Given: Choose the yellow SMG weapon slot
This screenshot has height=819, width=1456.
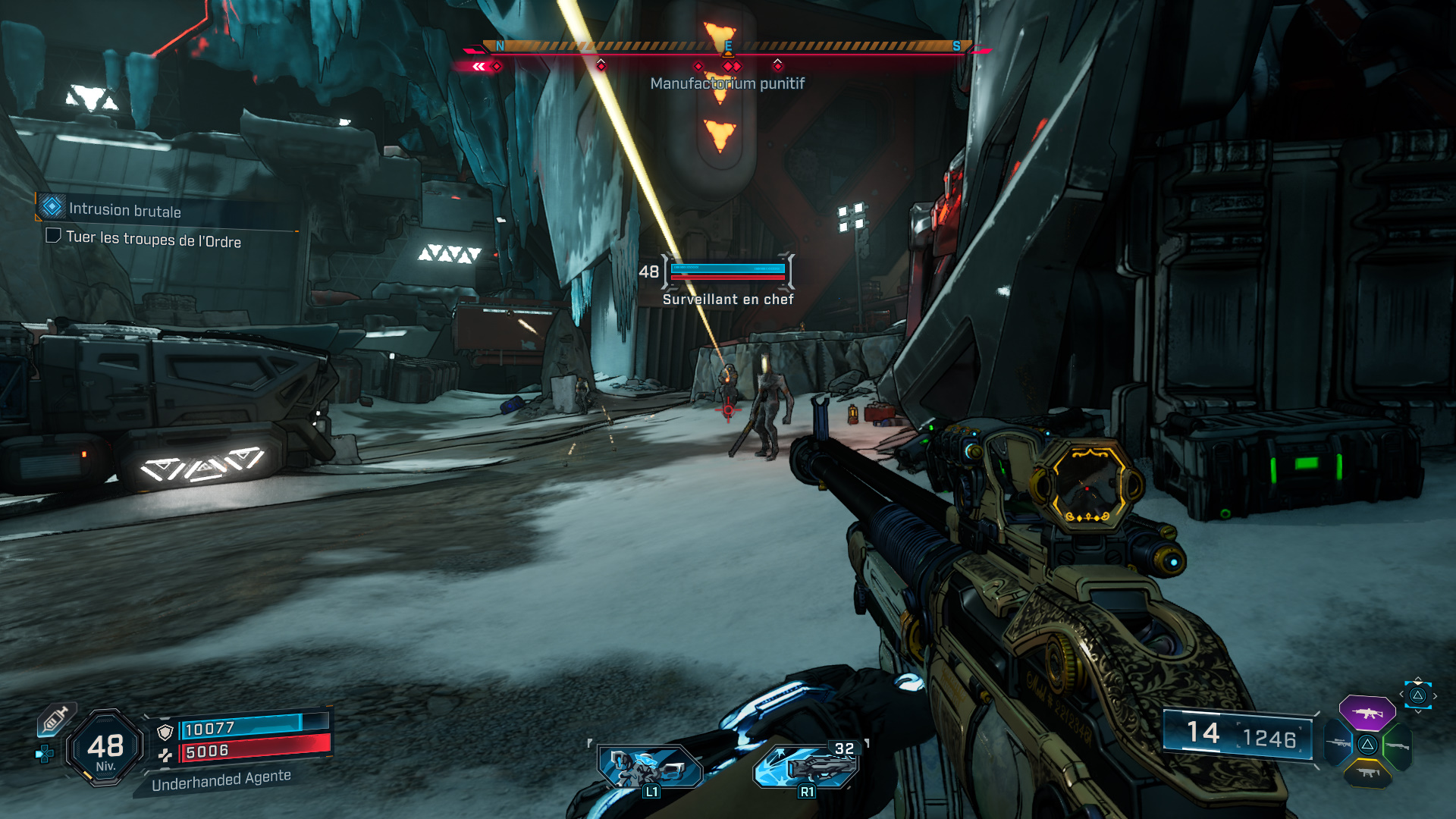Looking at the screenshot, I should [1367, 773].
